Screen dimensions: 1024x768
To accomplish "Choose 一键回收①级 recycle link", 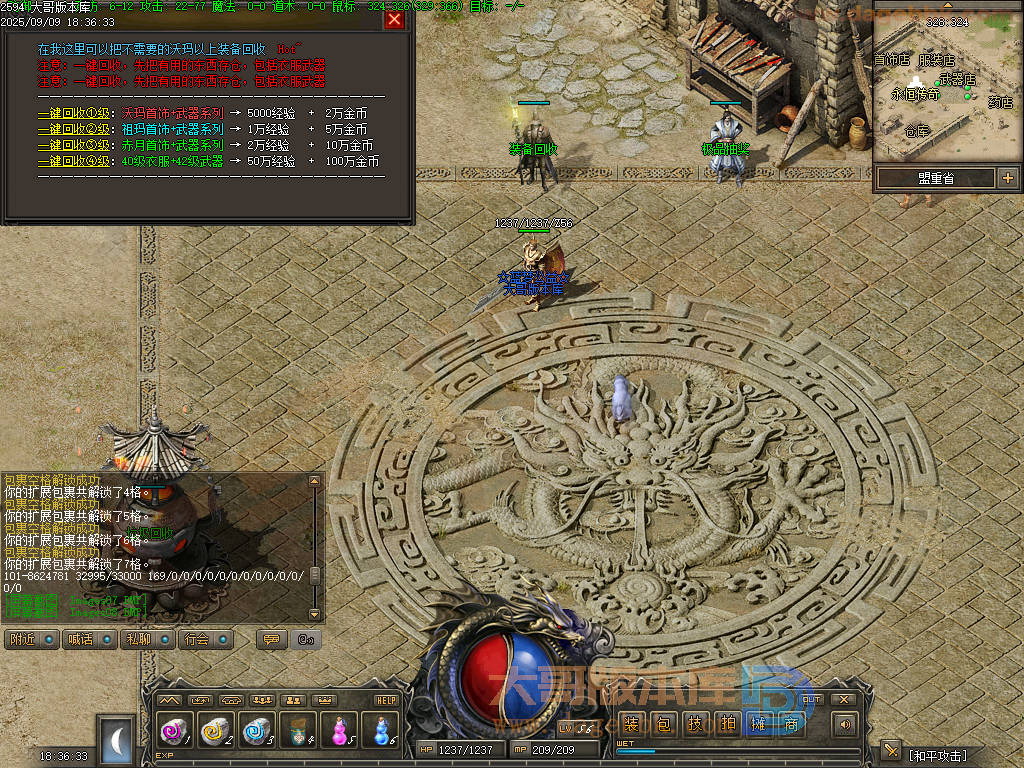I will click(73, 113).
